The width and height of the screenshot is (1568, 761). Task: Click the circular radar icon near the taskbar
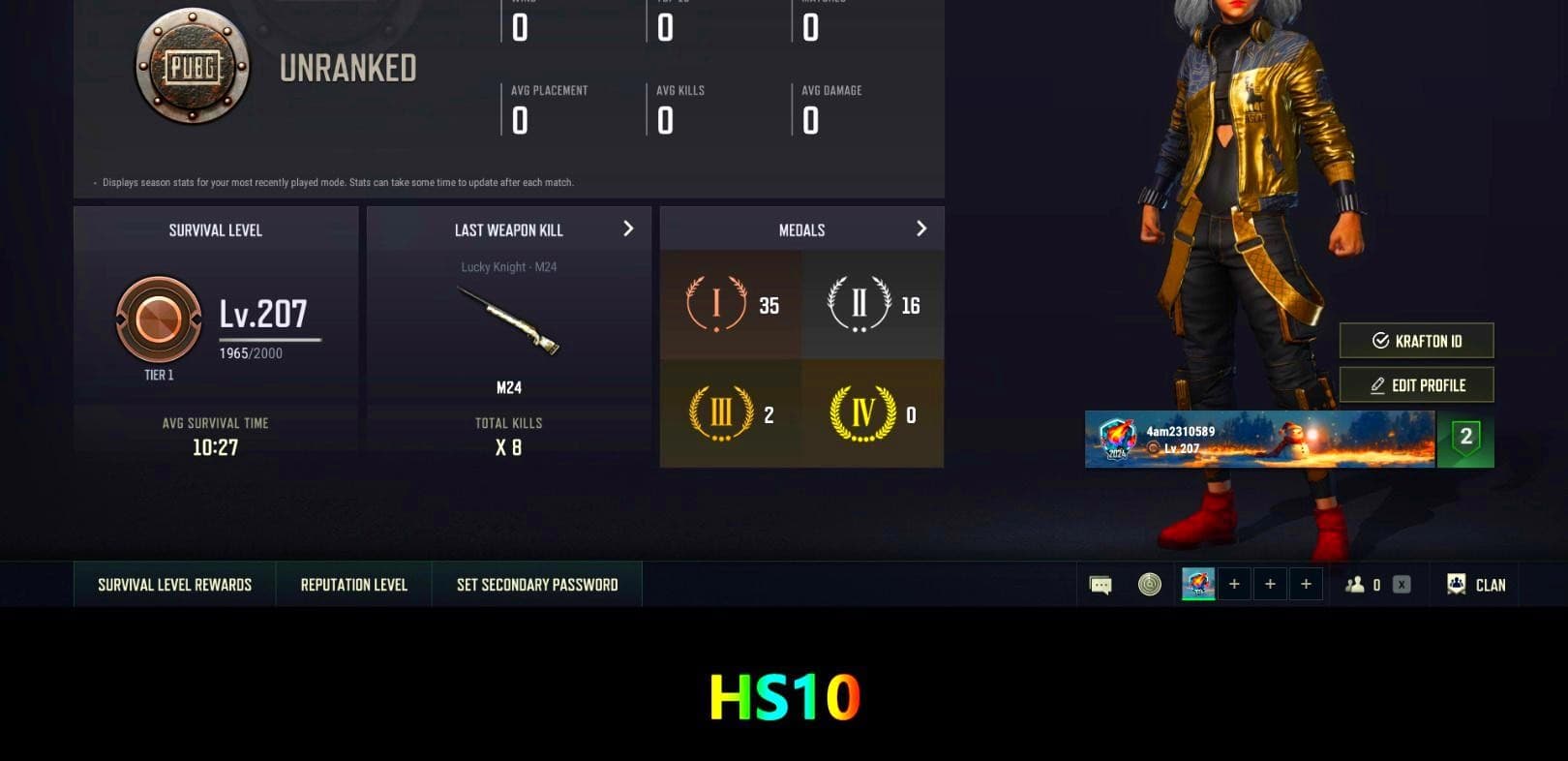(x=1148, y=584)
